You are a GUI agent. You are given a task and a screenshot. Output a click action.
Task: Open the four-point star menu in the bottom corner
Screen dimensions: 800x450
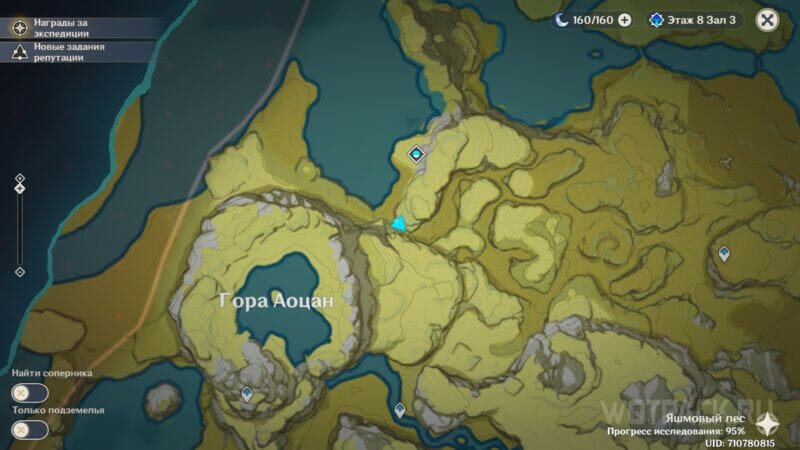click(768, 423)
